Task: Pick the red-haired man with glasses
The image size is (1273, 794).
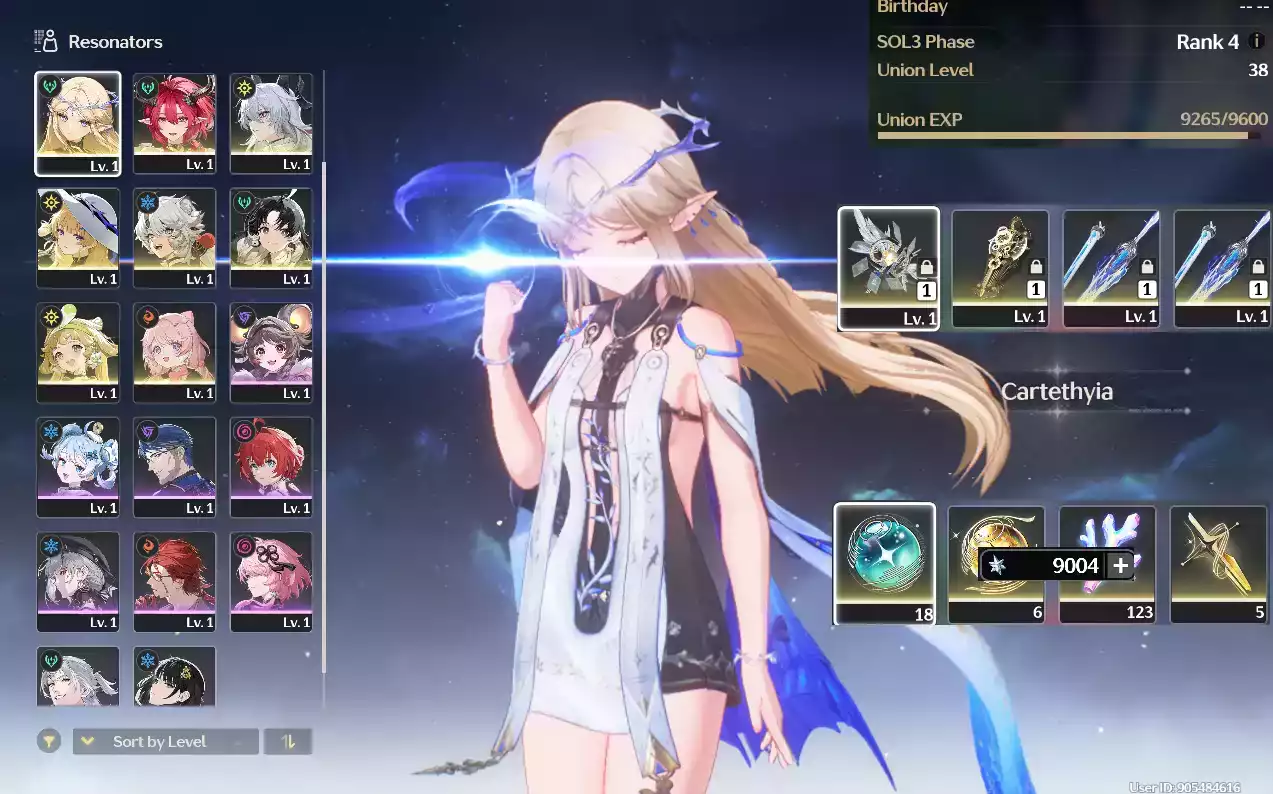Action: pyautogui.click(x=174, y=581)
